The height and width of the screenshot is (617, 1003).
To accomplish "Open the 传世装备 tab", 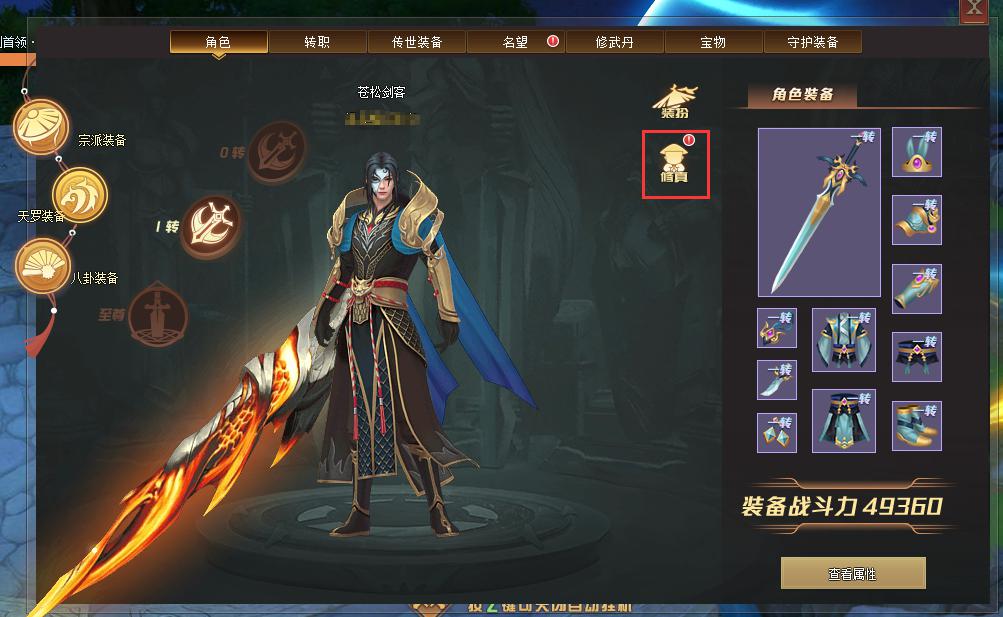I will tap(416, 42).
